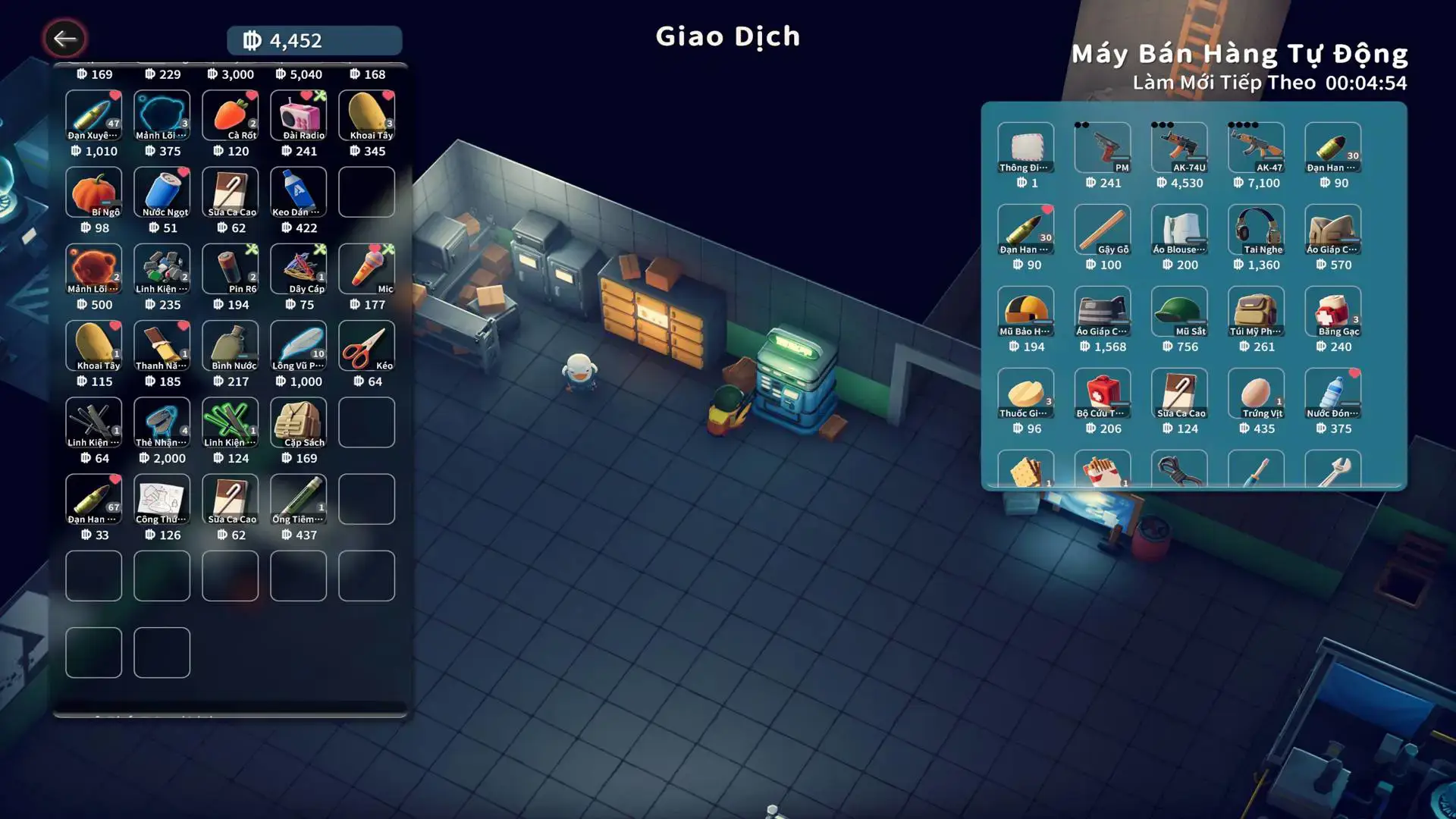The image size is (1456, 819).
Task: Pick the PM pistol from the shop
Action: 1103,148
